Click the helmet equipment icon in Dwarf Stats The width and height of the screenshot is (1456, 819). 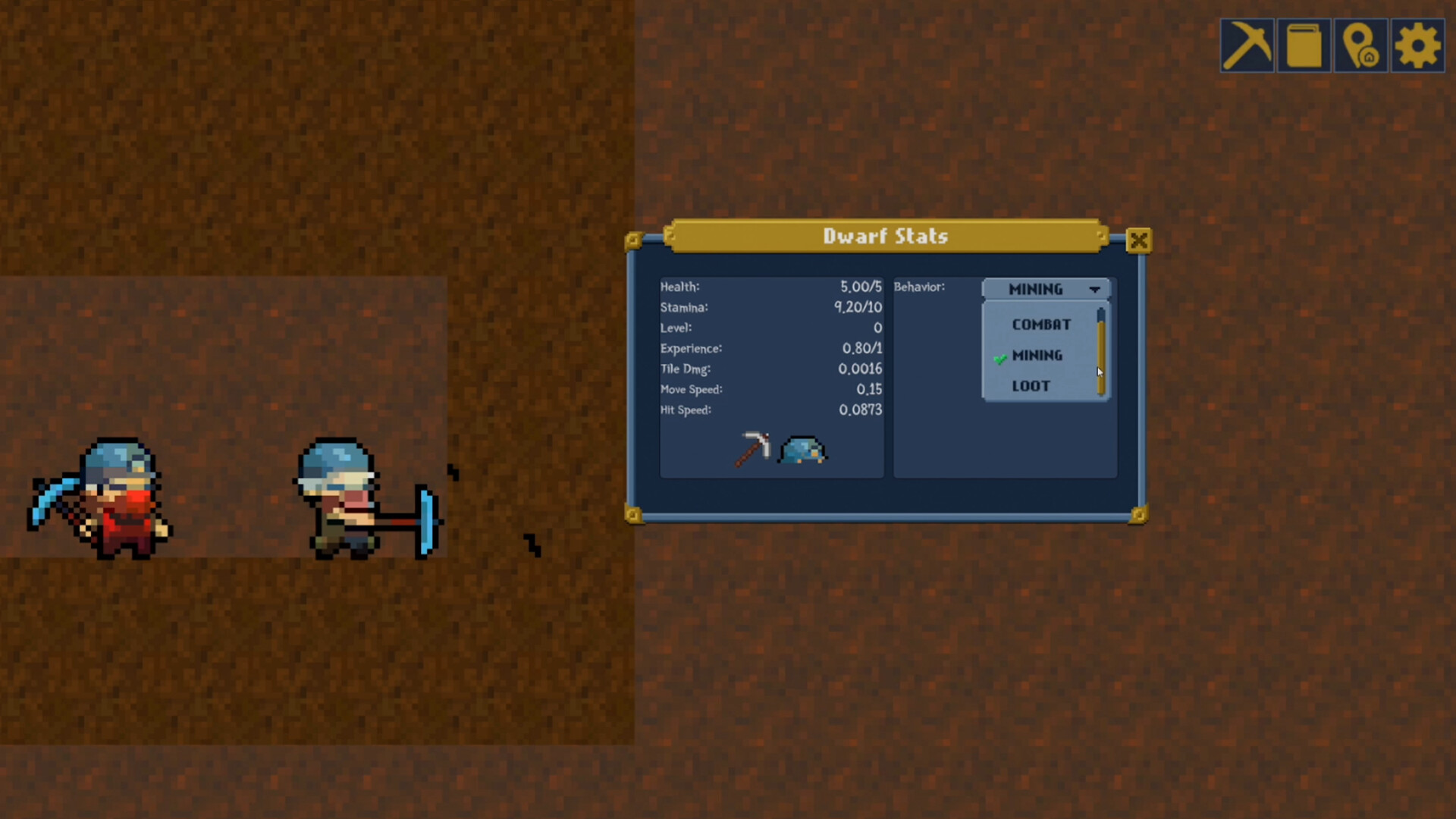click(x=804, y=450)
